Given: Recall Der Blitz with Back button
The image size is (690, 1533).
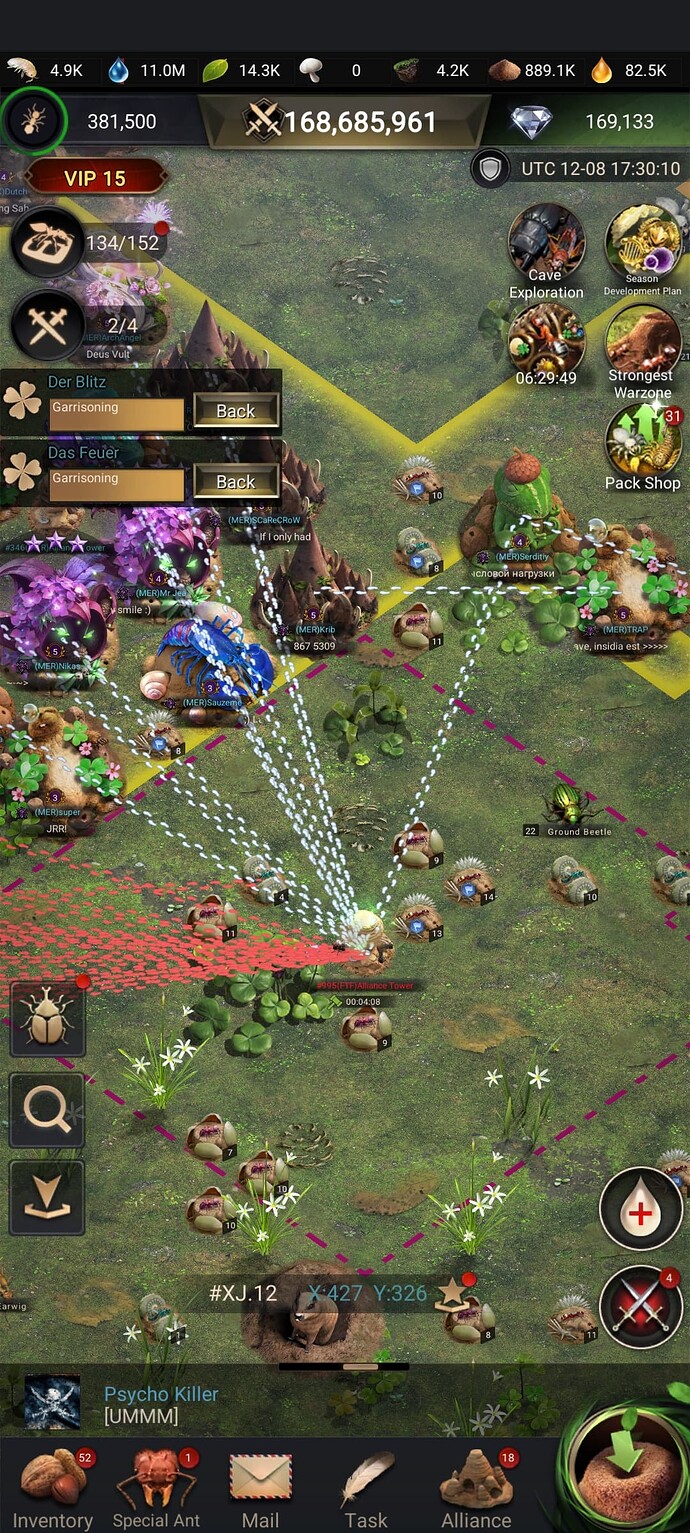Looking at the screenshot, I should [235, 411].
